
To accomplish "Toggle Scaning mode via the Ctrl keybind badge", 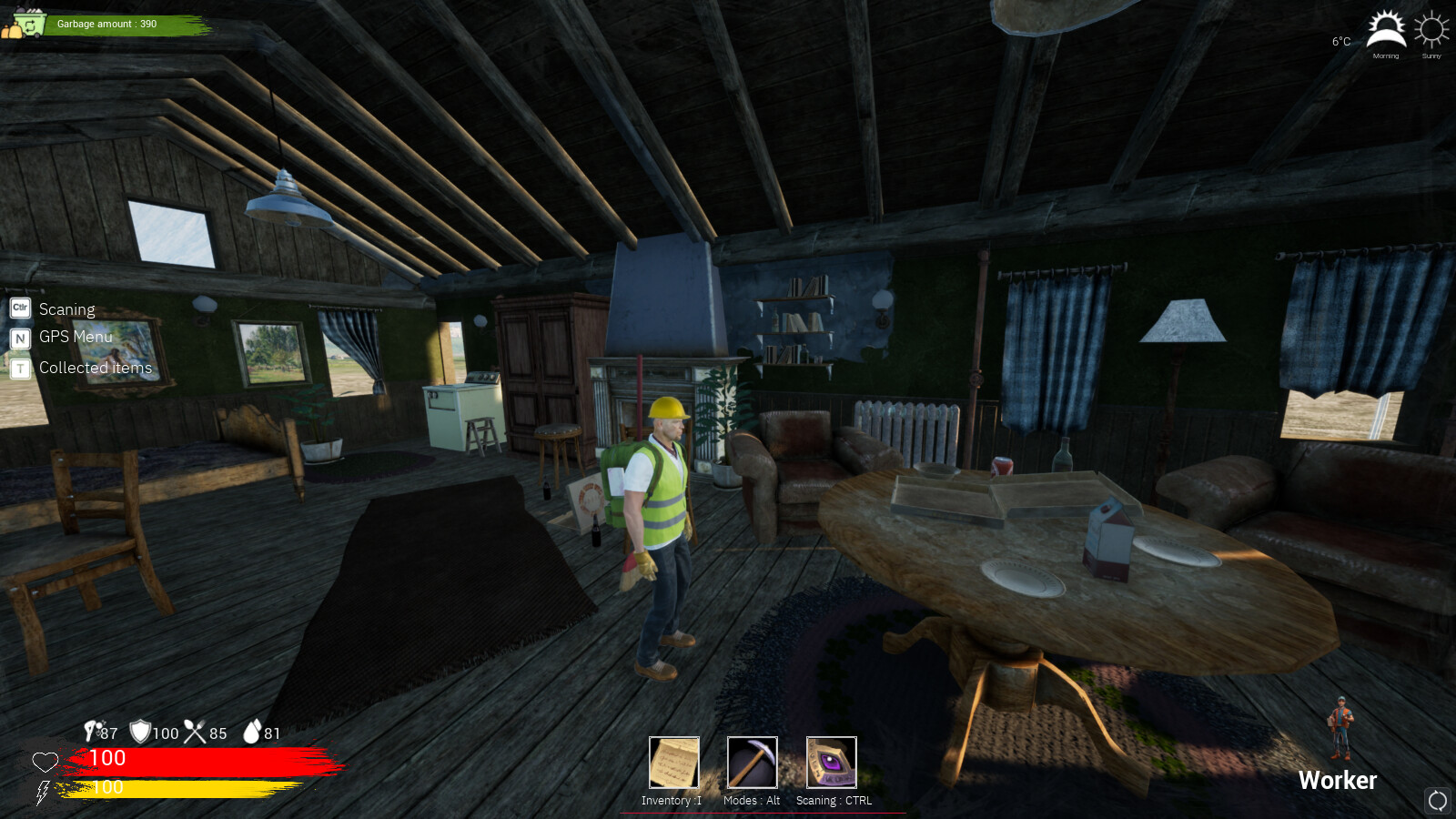I will (x=18, y=308).
